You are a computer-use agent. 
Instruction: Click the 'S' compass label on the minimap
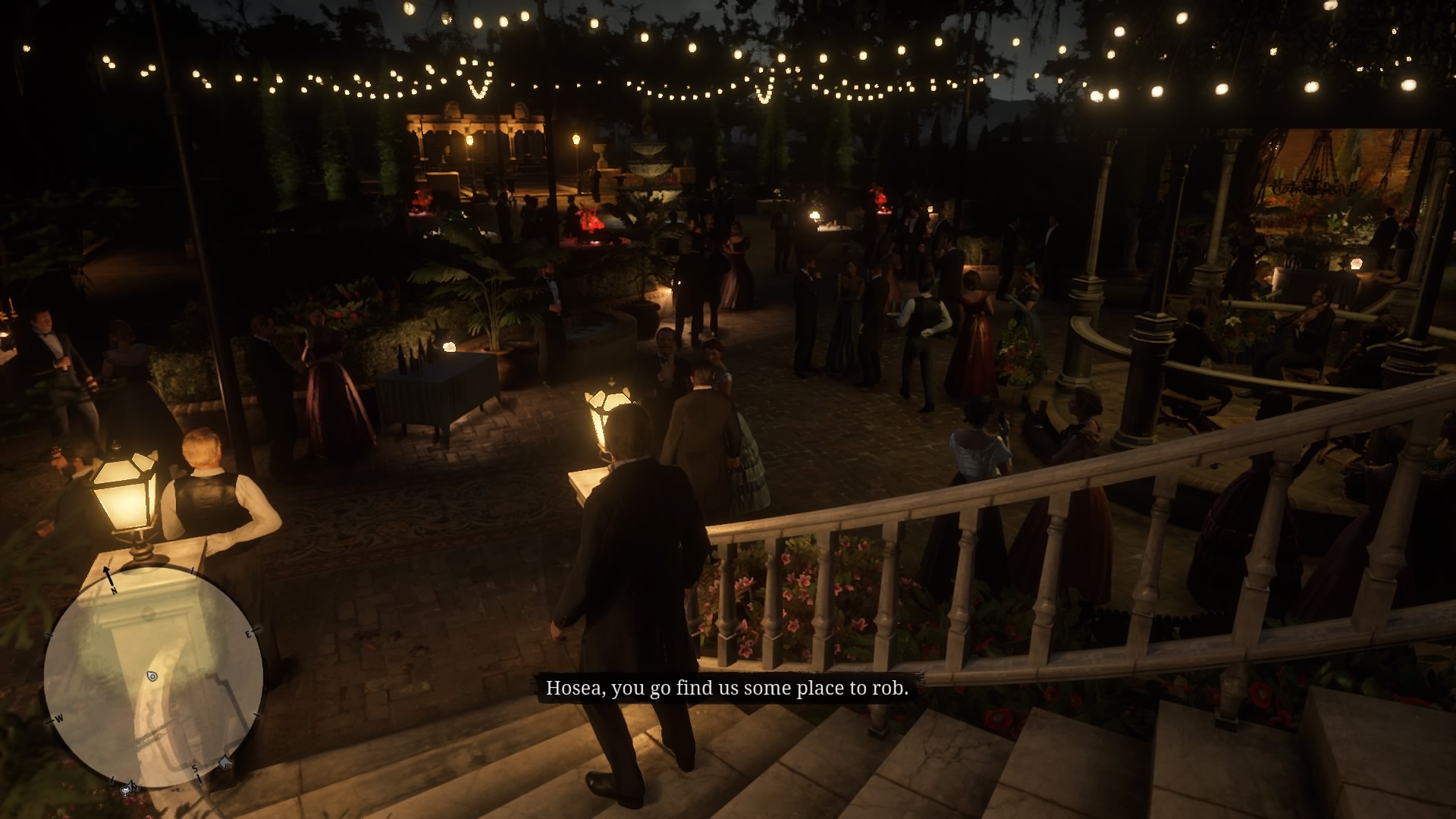click(x=195, y=769)
